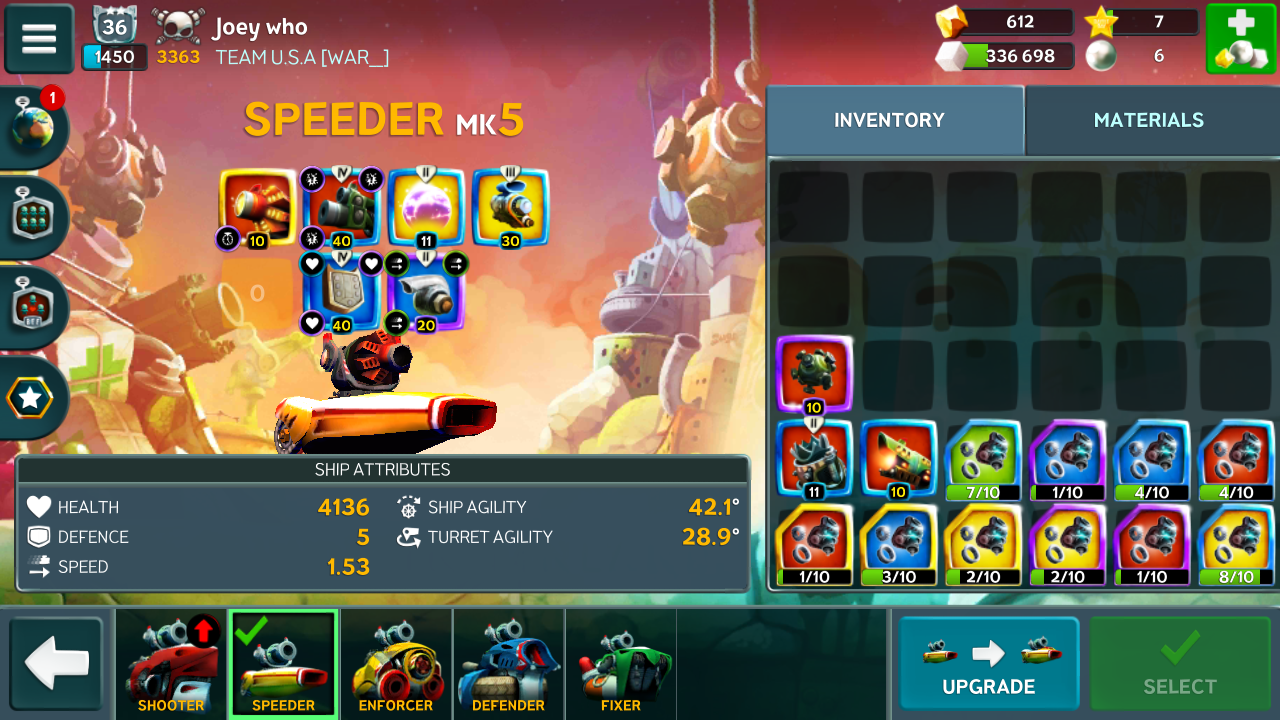
Task: Click the green plus buy currency button
Action: point(1240,39)
